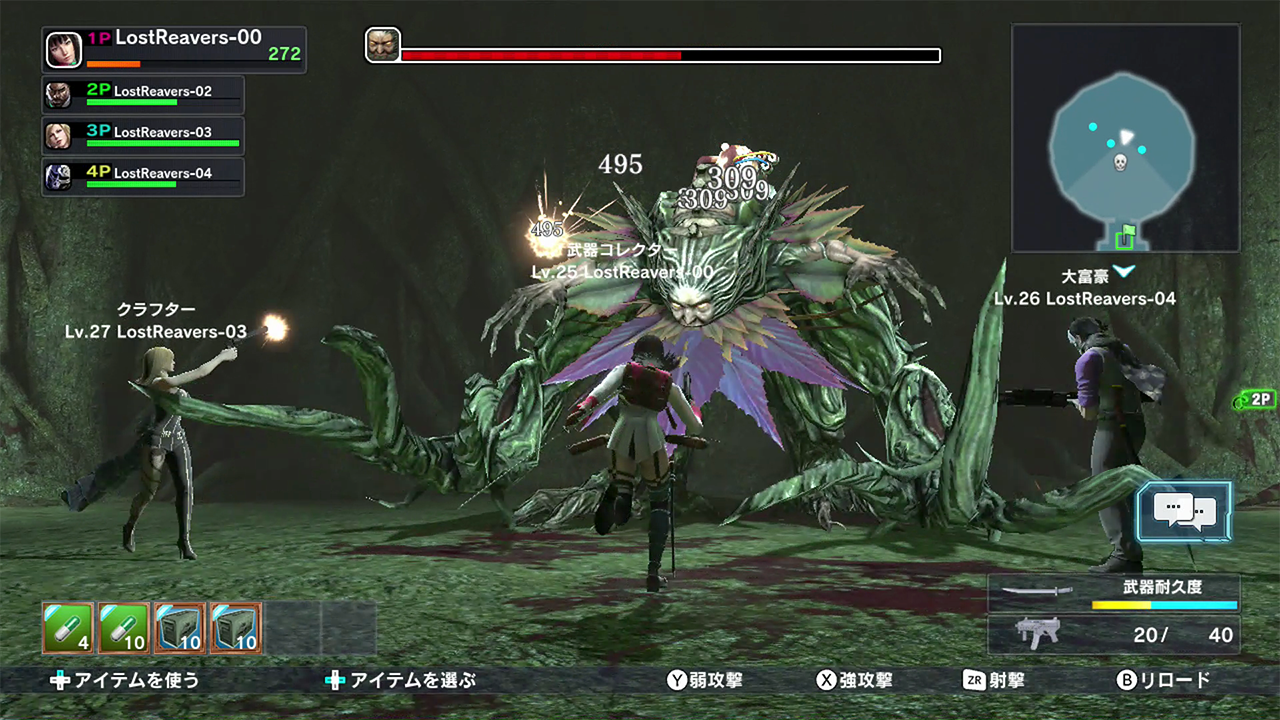Select the 2P LostReavers-02 party row
The image size is (1280, 720).
tap(143, 94)
